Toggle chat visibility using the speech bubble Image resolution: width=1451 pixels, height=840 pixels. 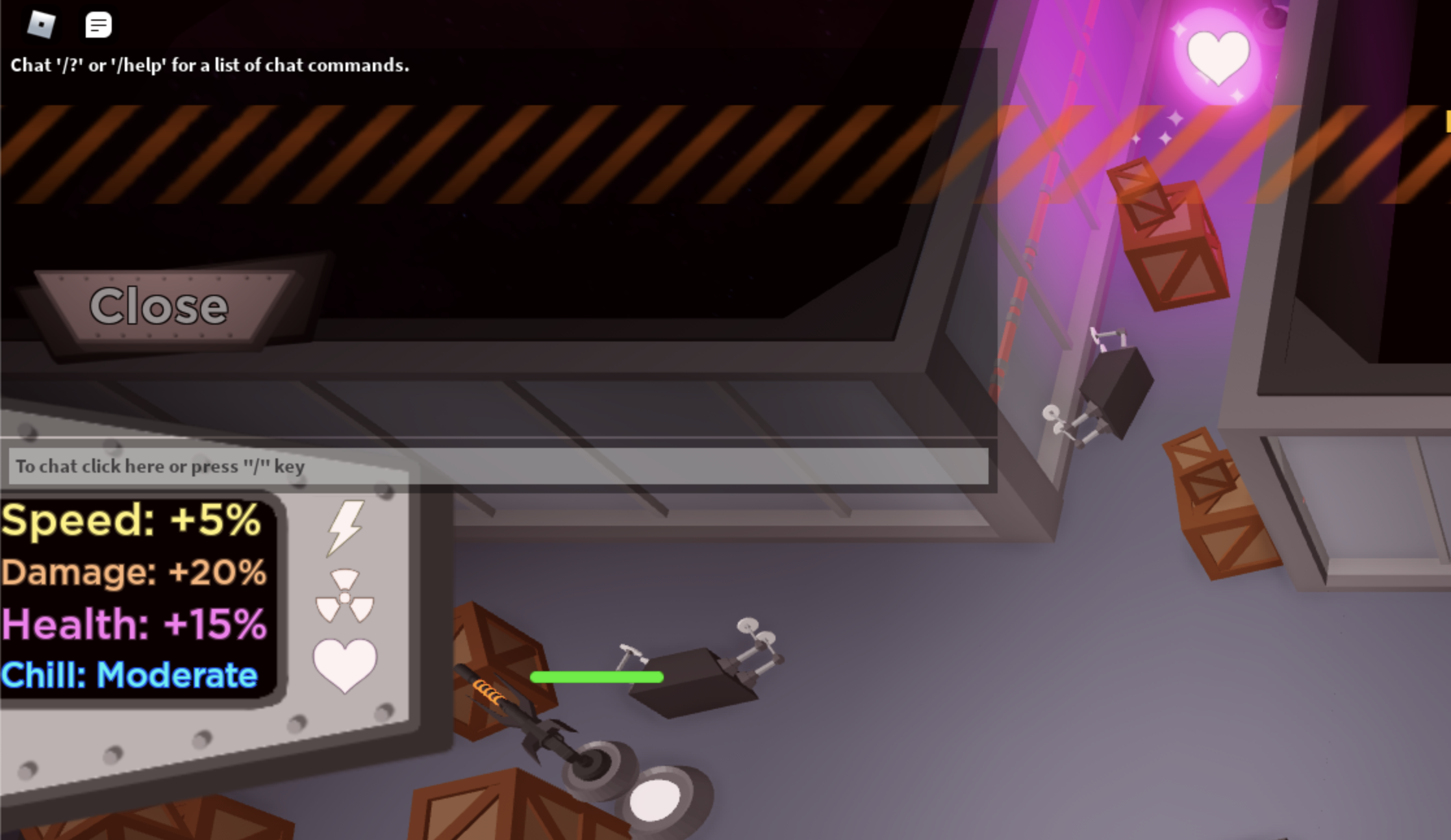point(98,26)
